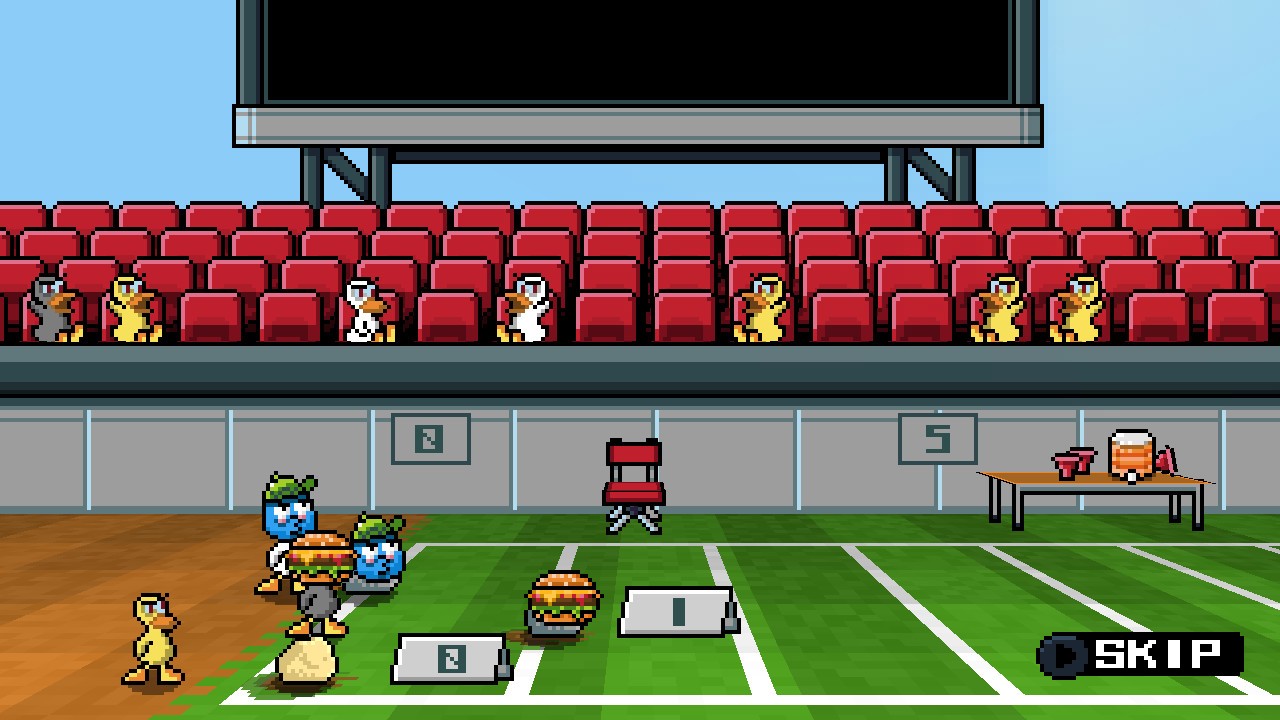Viewport: 1280px width, 720px height.
Task: Select the orange juice dispenser on the table
Action: pos(1130,455)
